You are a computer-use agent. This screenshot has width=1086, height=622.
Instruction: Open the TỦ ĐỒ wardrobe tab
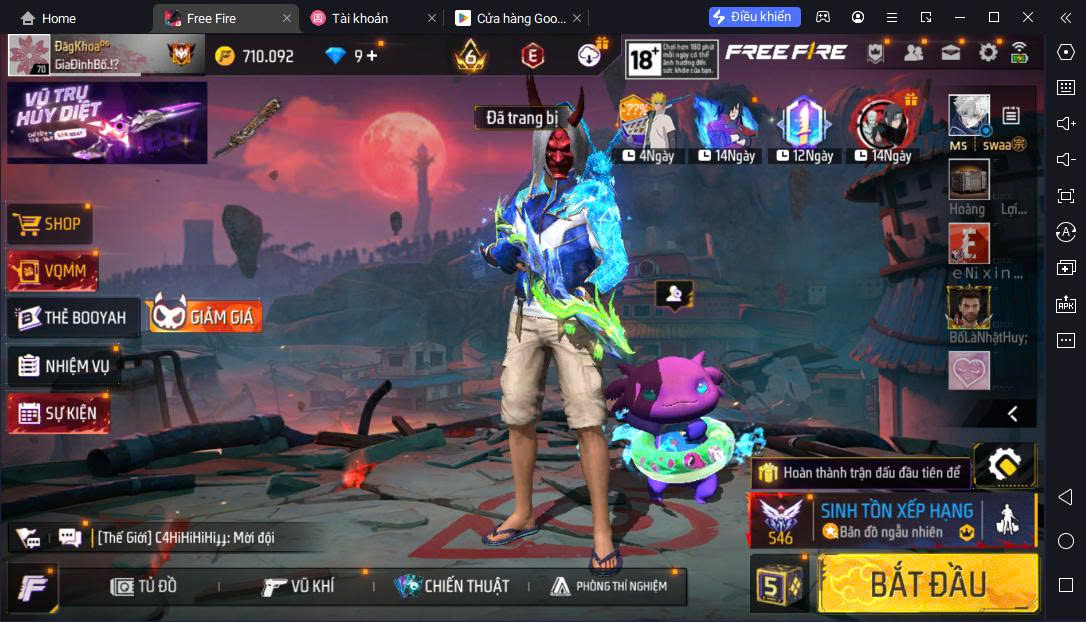(144, 586)
